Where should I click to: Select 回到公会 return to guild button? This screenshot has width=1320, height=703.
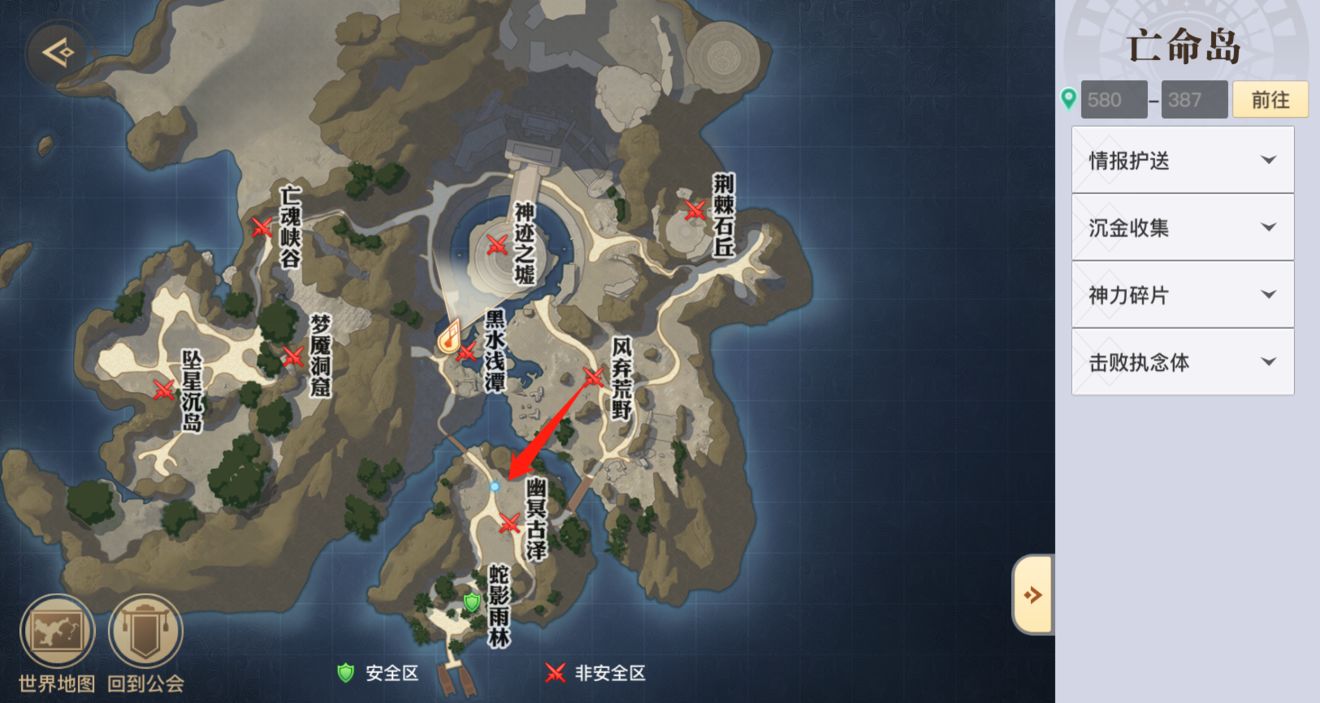point(146,633)
